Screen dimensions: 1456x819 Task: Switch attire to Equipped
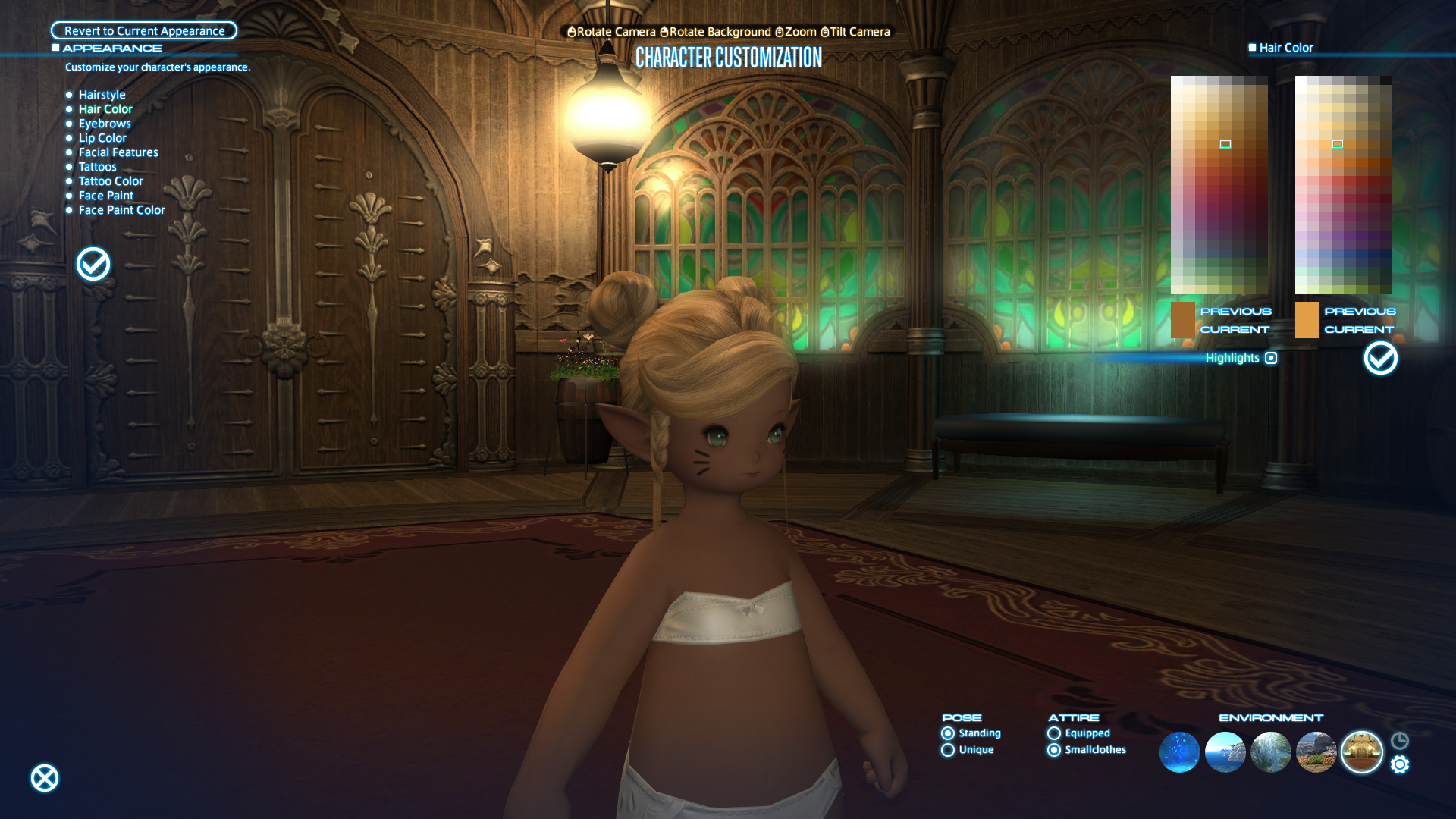click(1054, 733)
